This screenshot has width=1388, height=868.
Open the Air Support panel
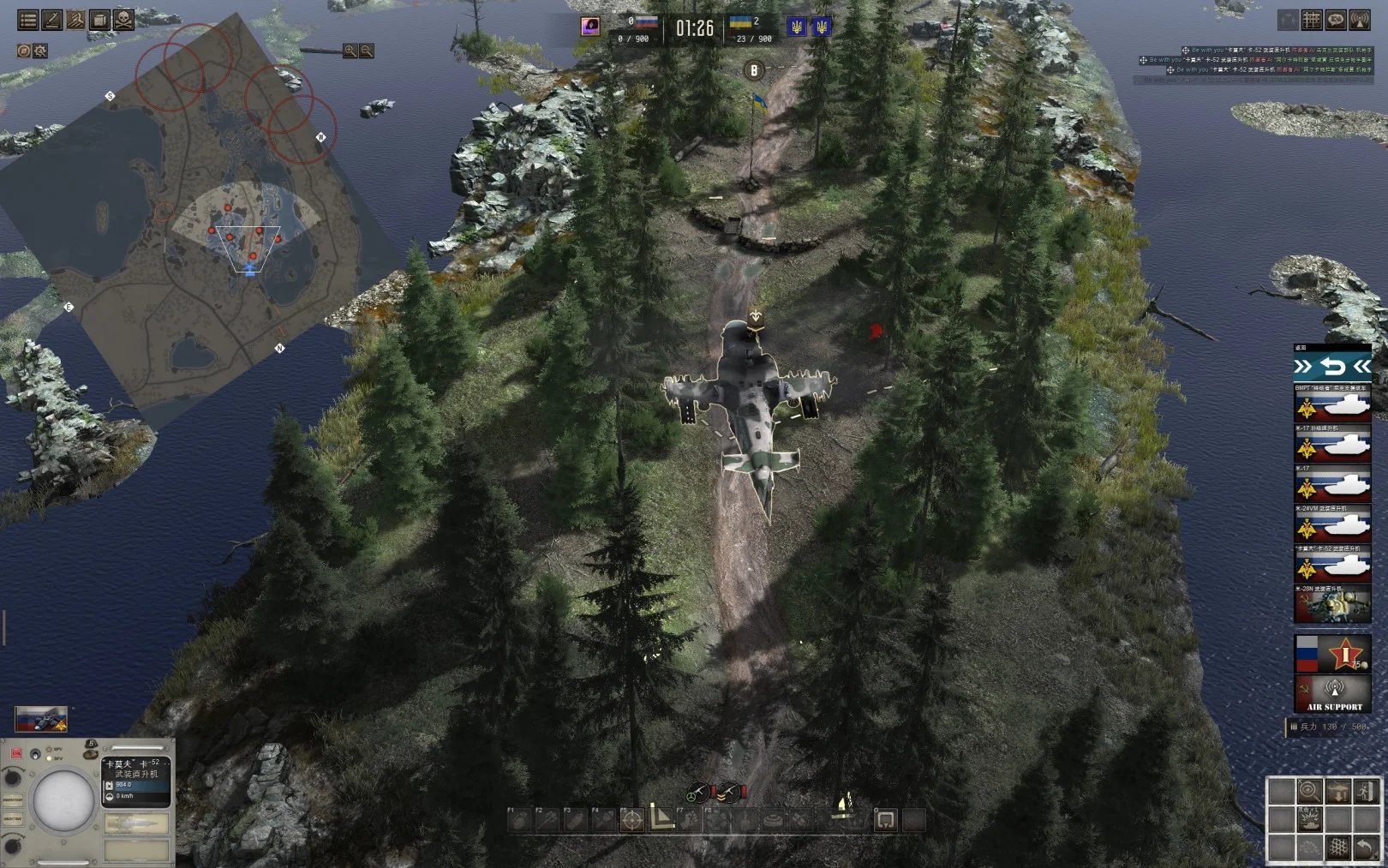coord(1333,694)
